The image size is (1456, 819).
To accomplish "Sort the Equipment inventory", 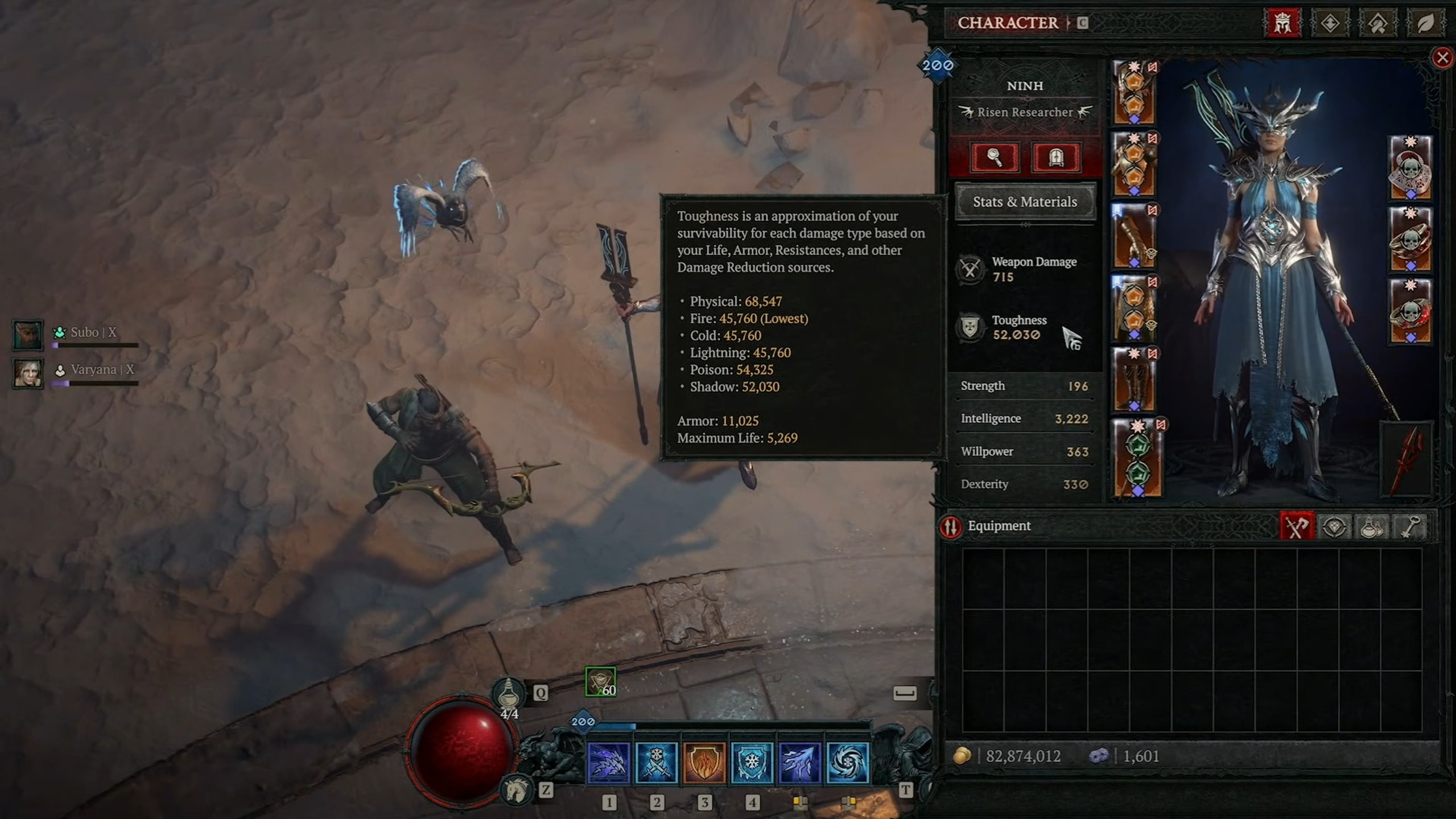I will pos(951,526).
